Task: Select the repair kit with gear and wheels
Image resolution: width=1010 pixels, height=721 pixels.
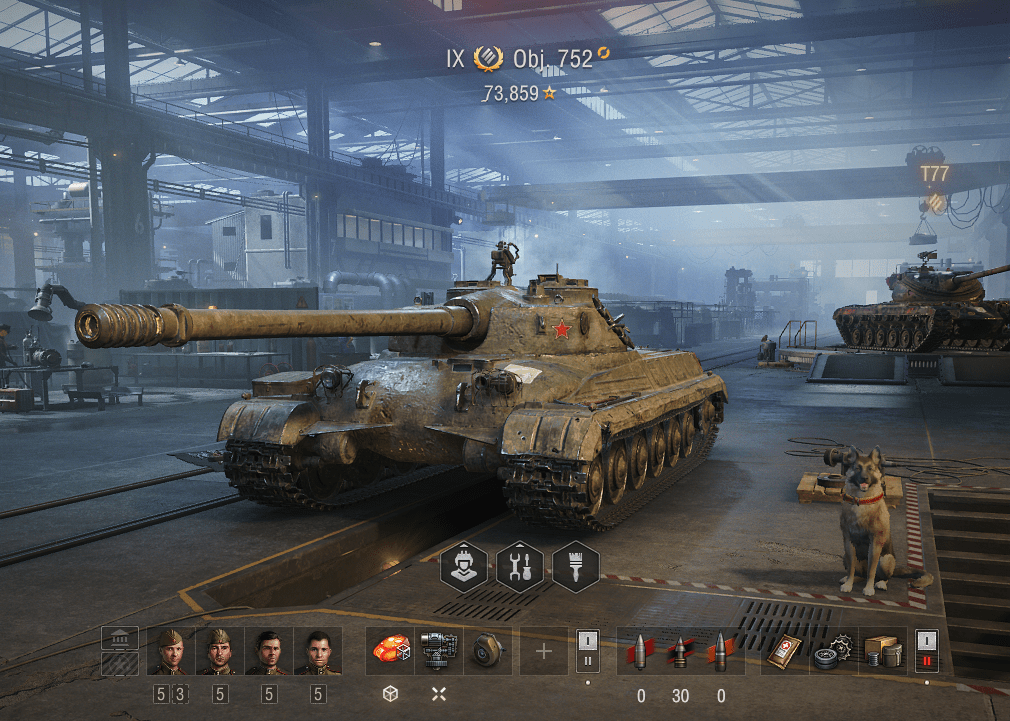Action: [x=832, y=652]
